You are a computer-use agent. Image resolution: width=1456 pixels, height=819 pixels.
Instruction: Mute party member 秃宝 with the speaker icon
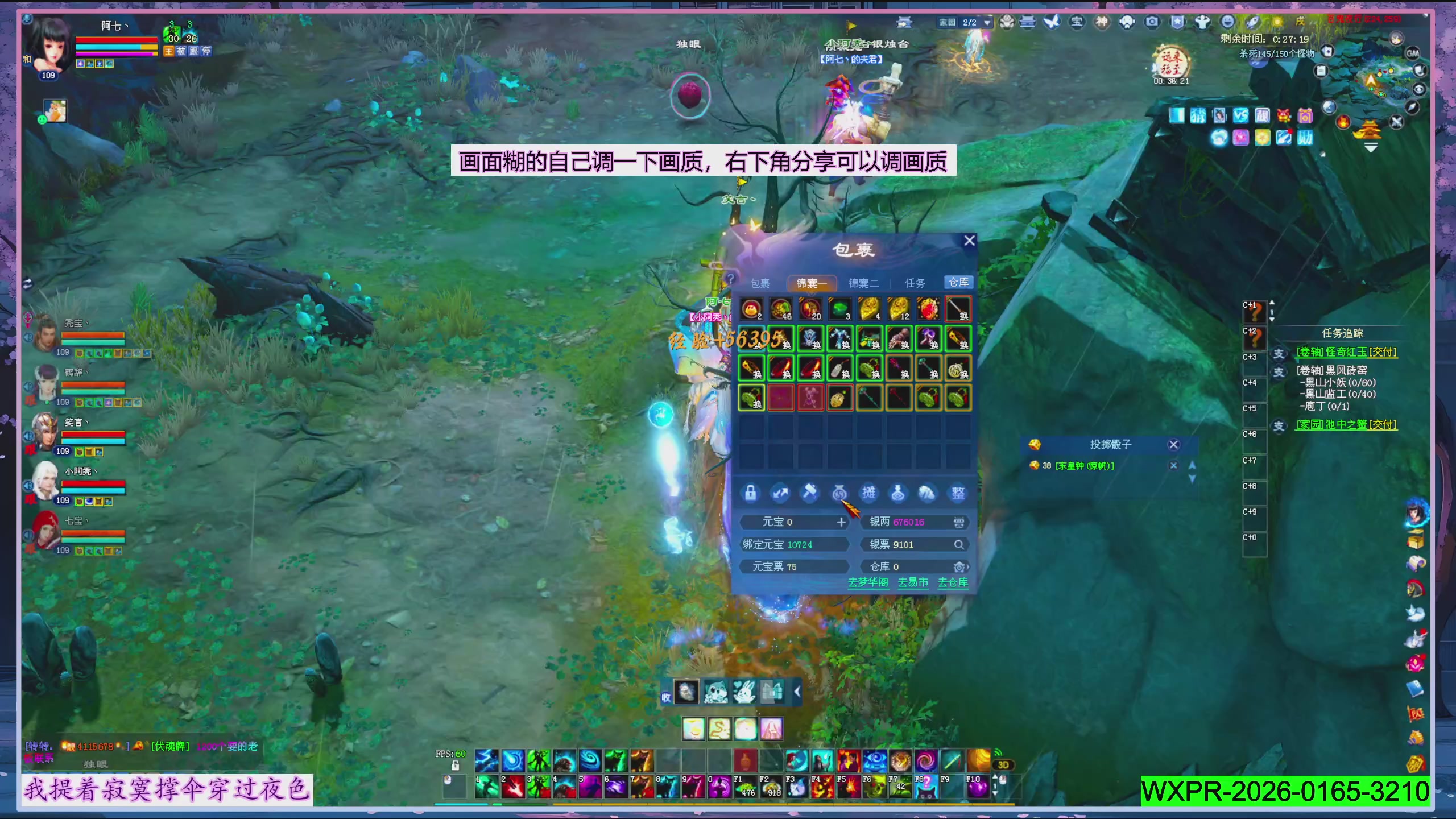pos(28,337)
